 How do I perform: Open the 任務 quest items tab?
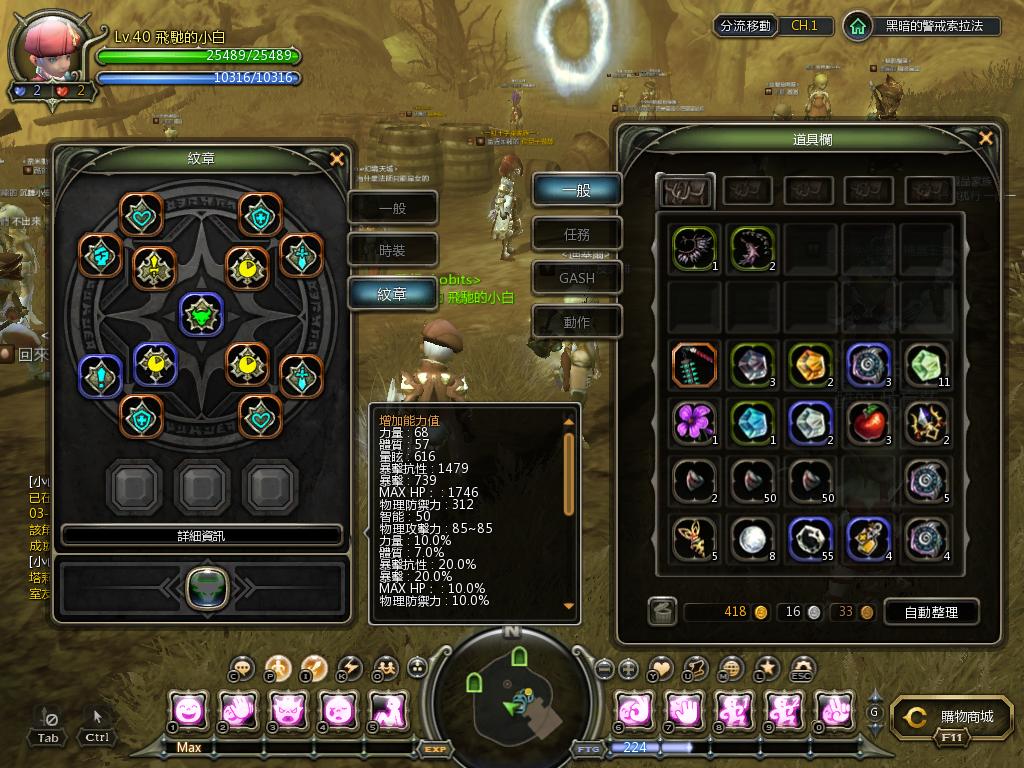coord(577,235)
